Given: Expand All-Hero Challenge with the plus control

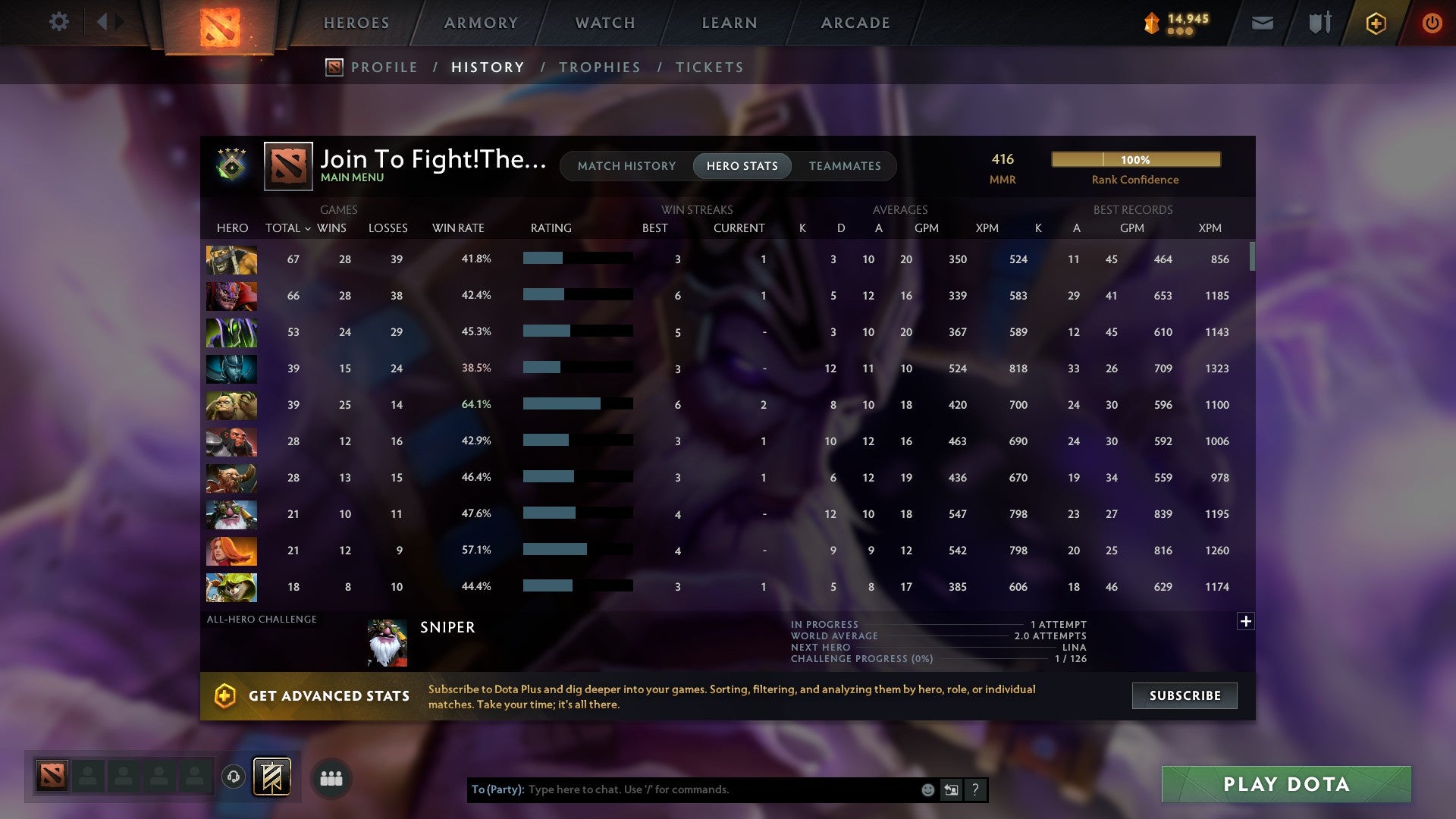Looking at the screenshot, I should tap(1246, 622).
